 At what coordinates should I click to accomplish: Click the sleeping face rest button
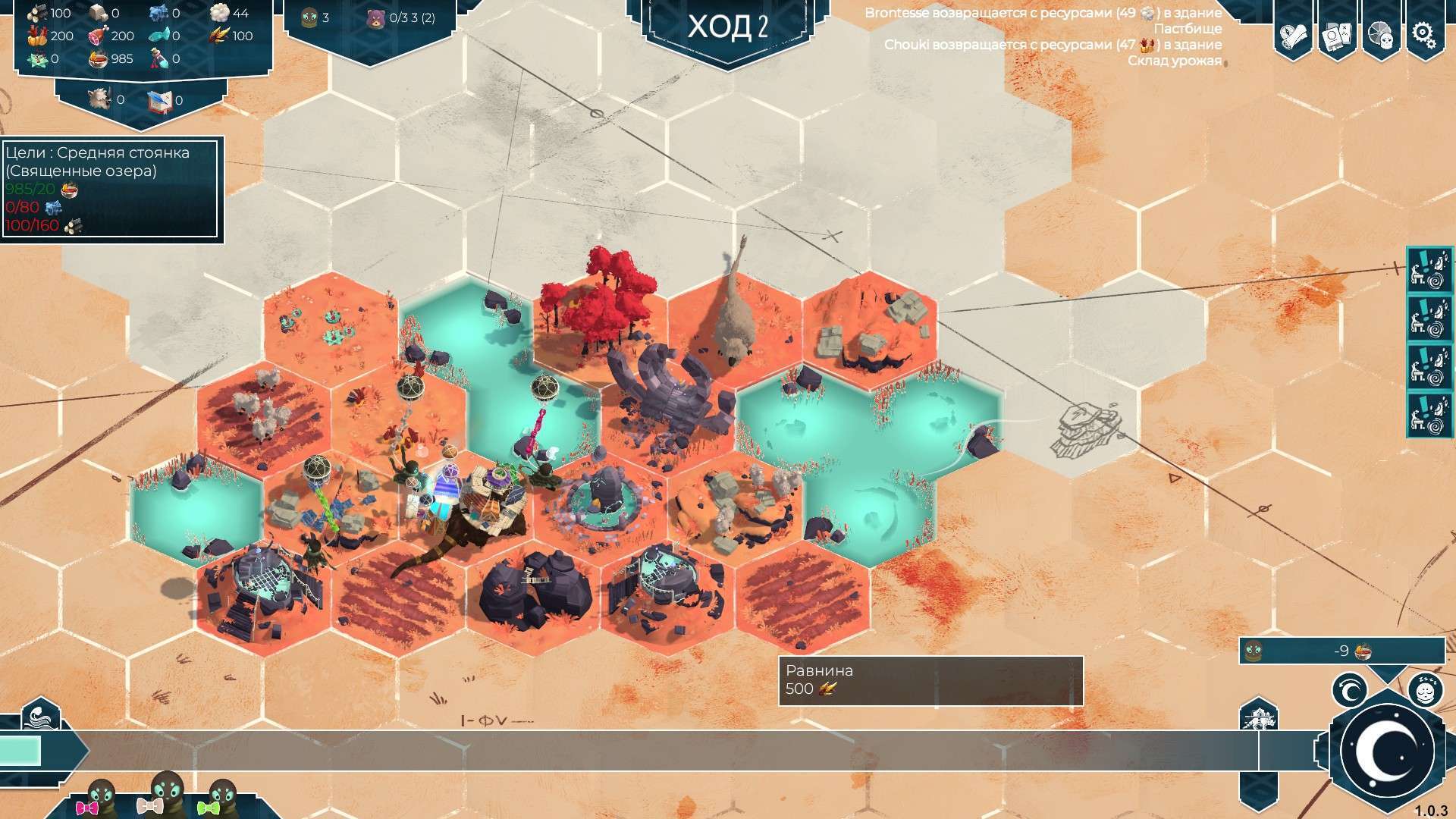1424,690
